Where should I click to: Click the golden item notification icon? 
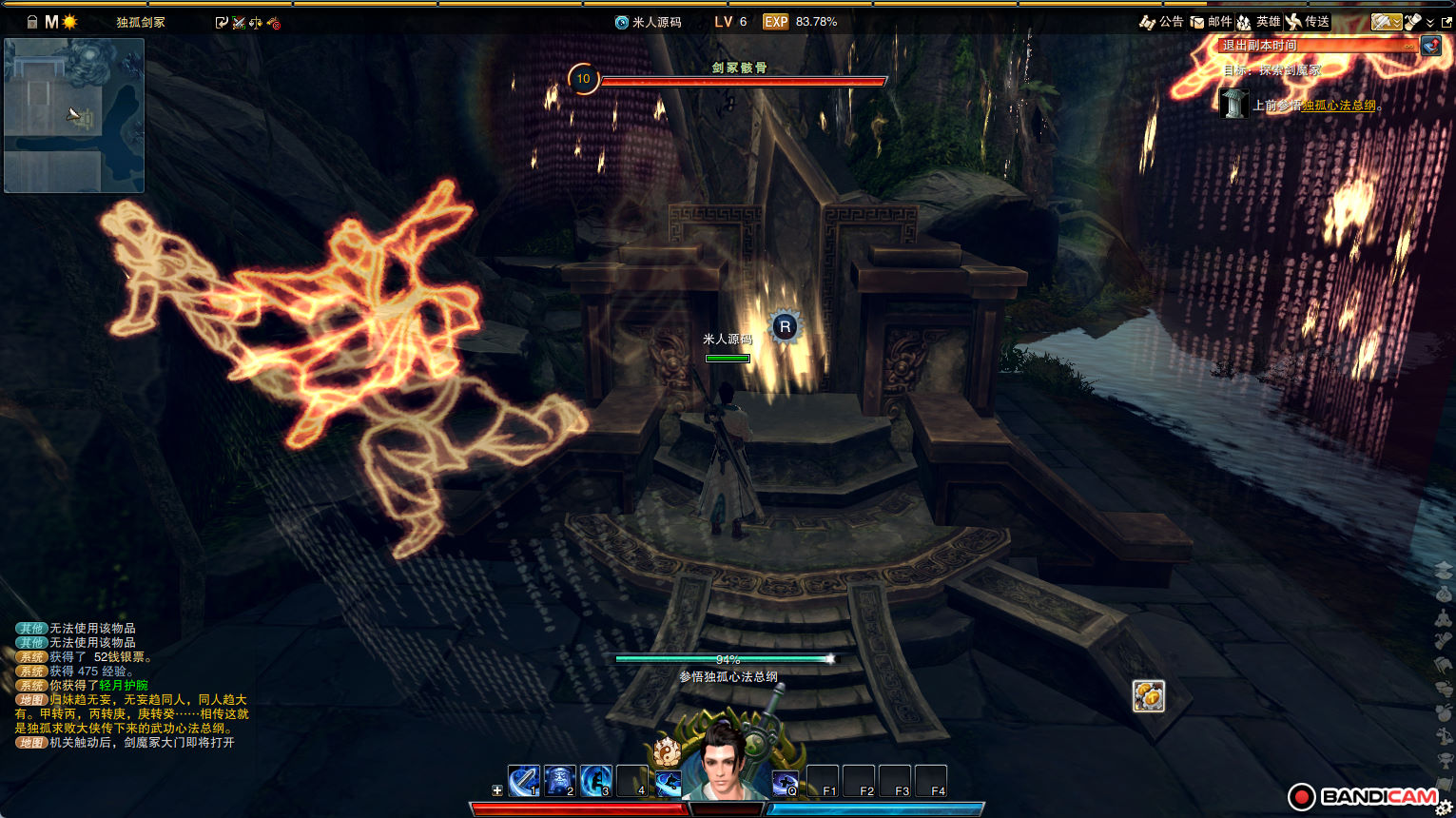[1149, 696]
